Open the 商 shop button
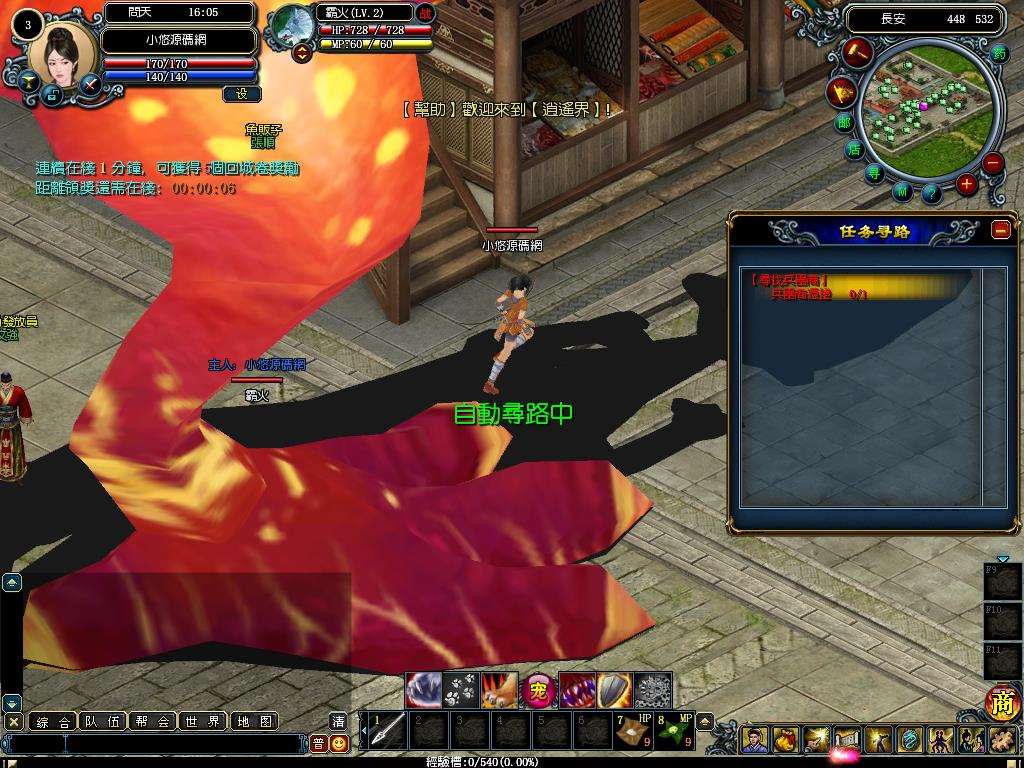 [1001, 703]
